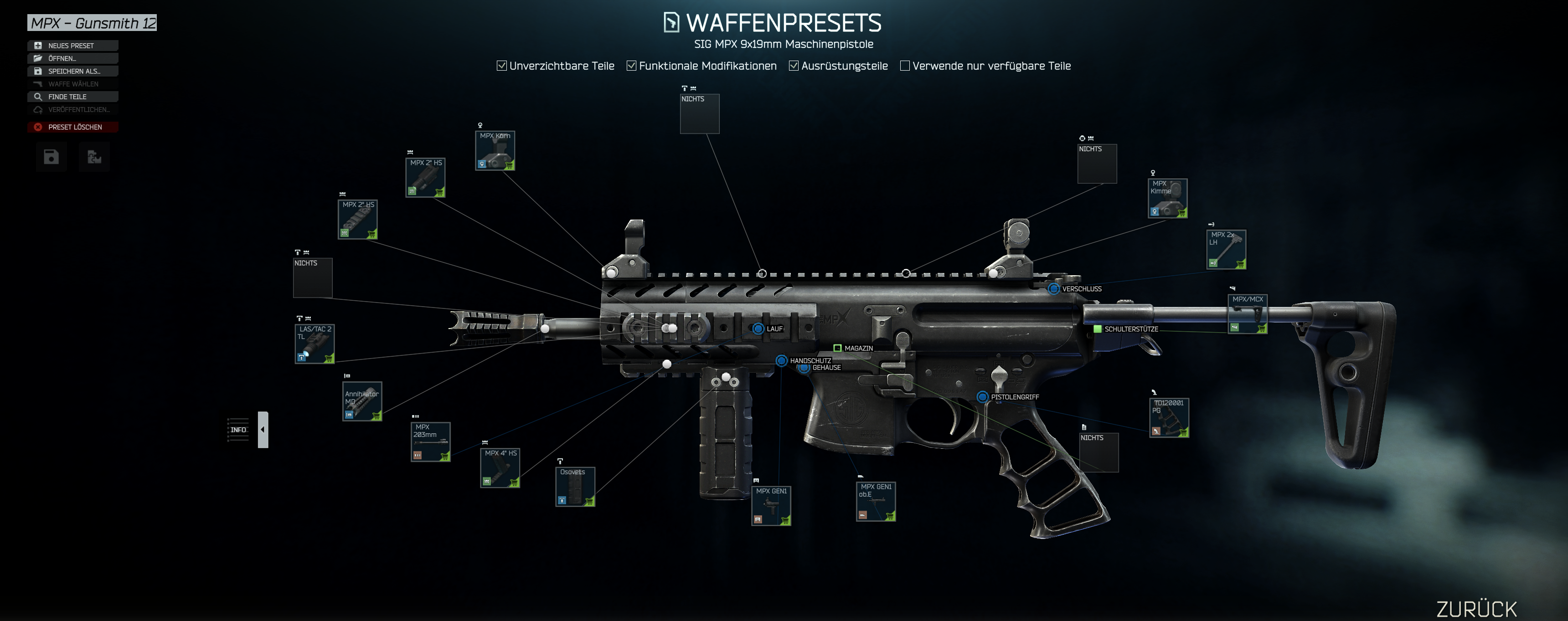Choose the MPX 203mm barrel slot

pos(430,441)
